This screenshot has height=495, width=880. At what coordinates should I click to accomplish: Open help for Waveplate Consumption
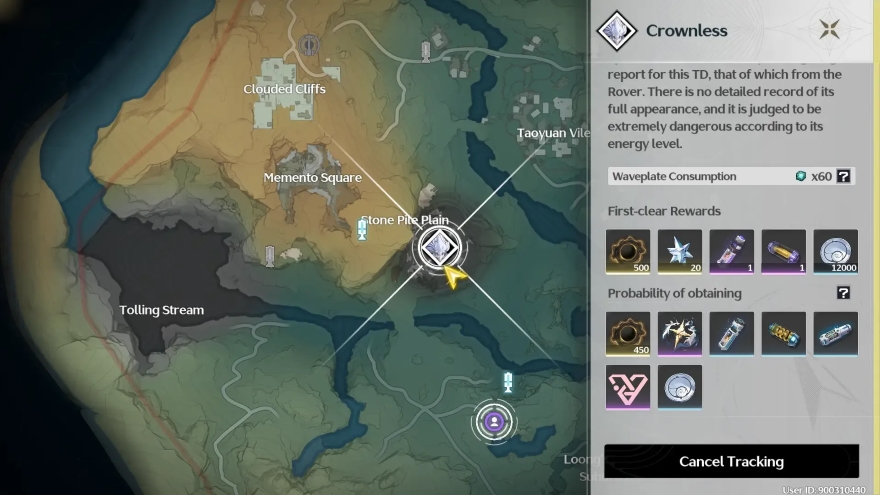(x=843, y=176)
